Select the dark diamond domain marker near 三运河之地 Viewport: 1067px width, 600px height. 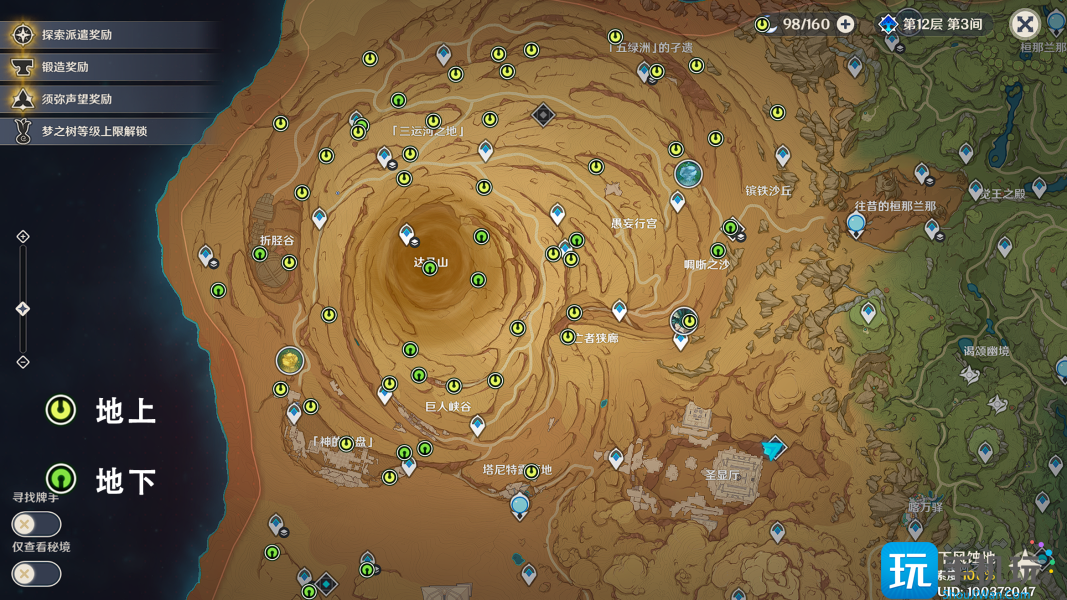click(x=543, y=115)
